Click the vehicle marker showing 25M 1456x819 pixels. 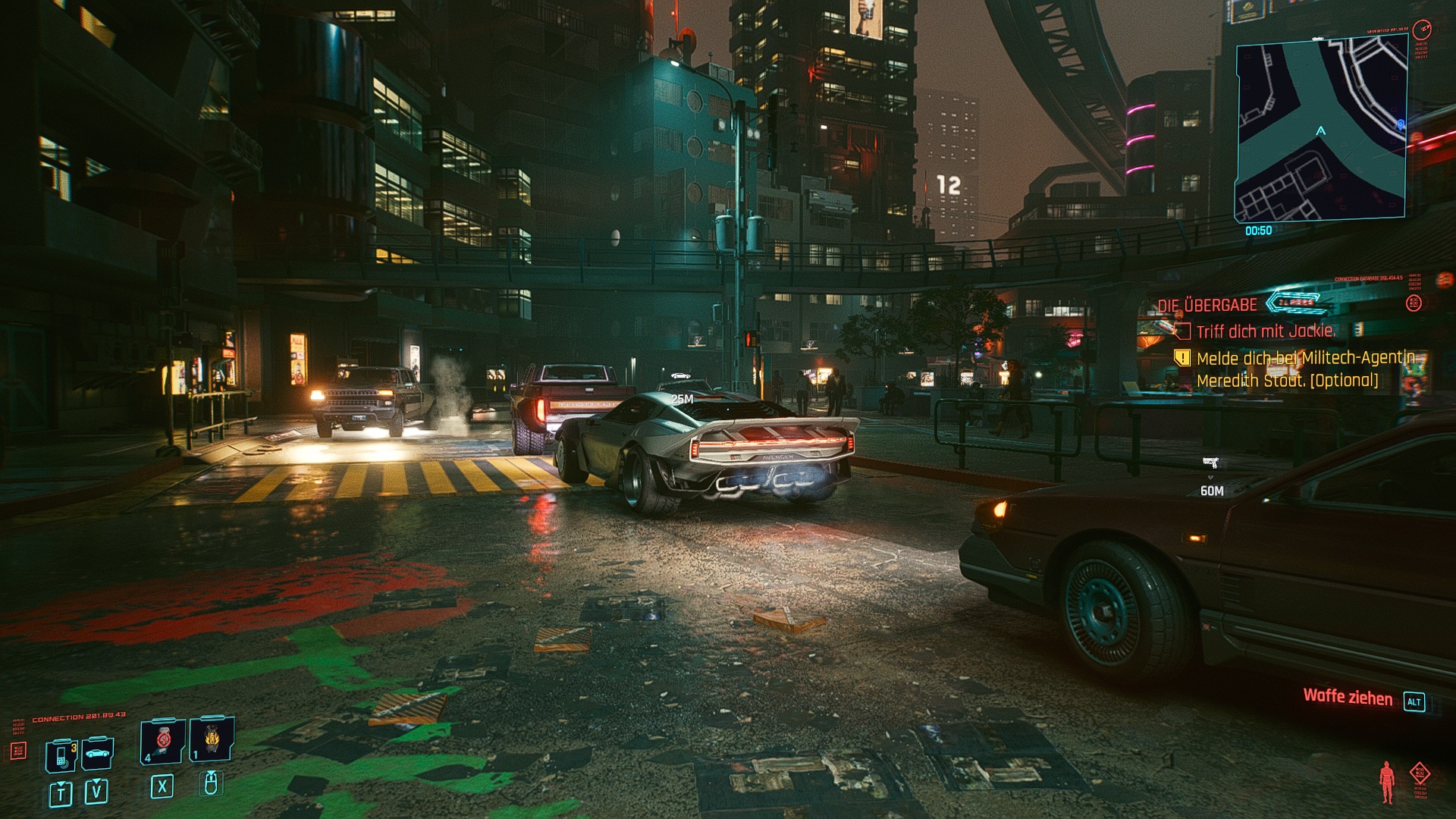[680, 376]
